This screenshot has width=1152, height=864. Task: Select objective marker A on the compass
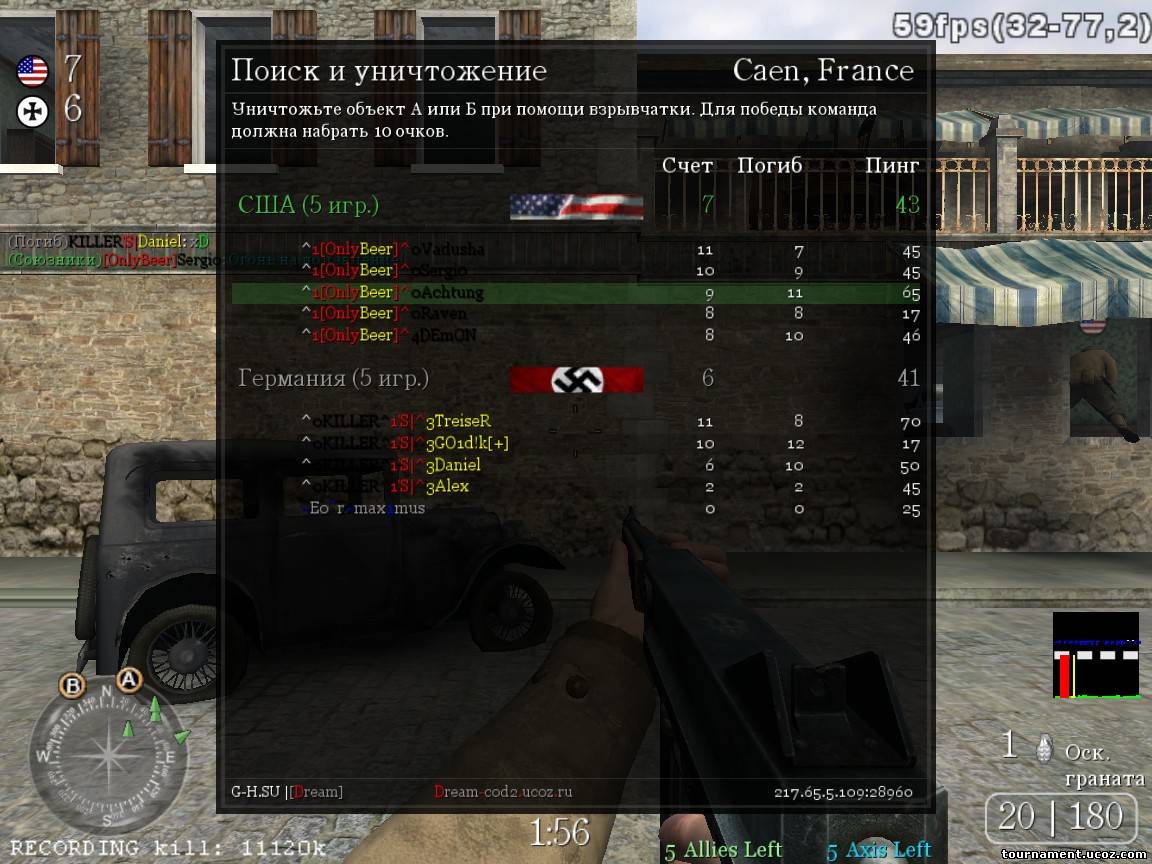[128, 680]
